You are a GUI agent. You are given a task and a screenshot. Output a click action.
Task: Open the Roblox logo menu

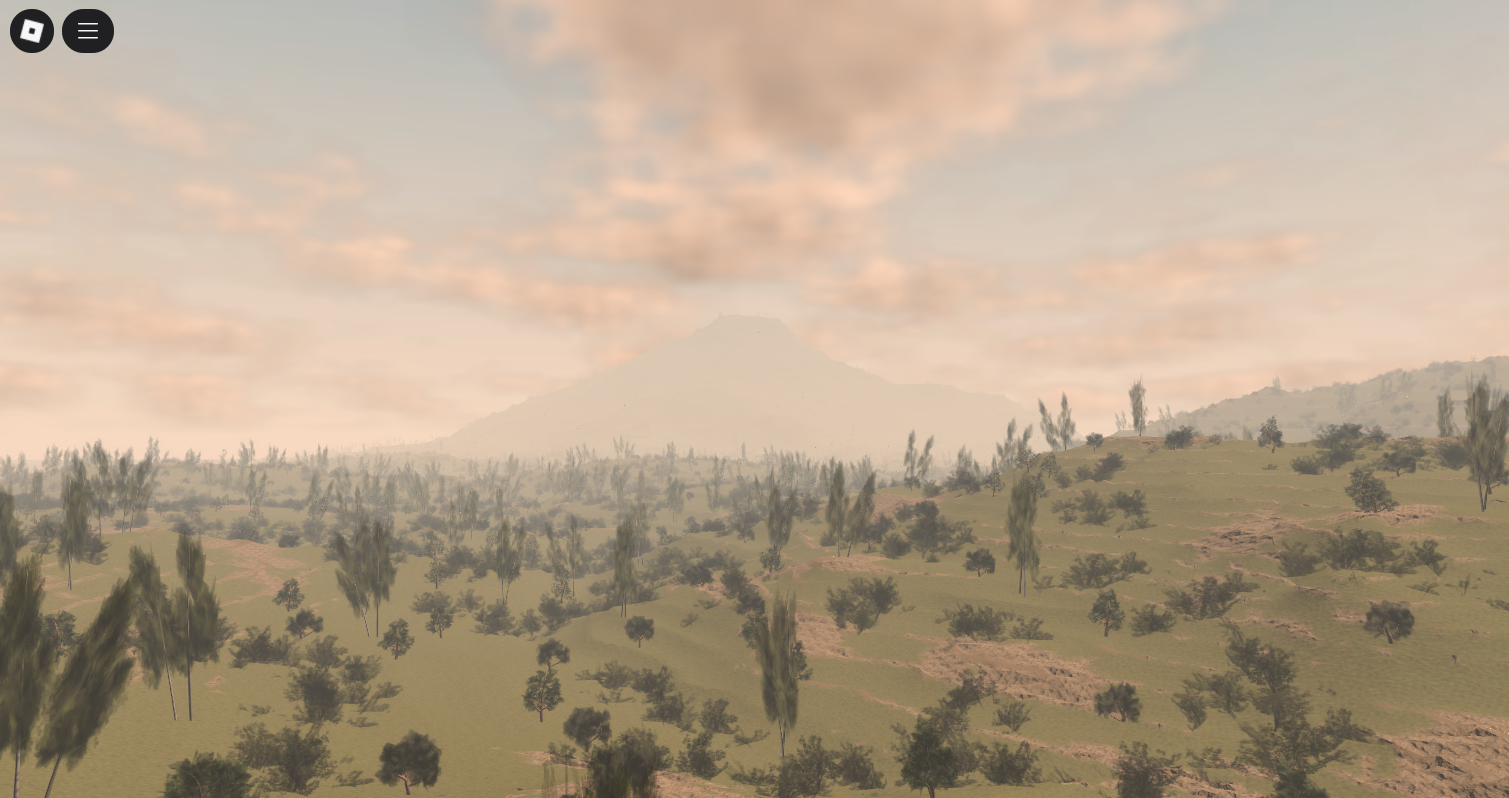pyautogui.click(x=32, y=31)
